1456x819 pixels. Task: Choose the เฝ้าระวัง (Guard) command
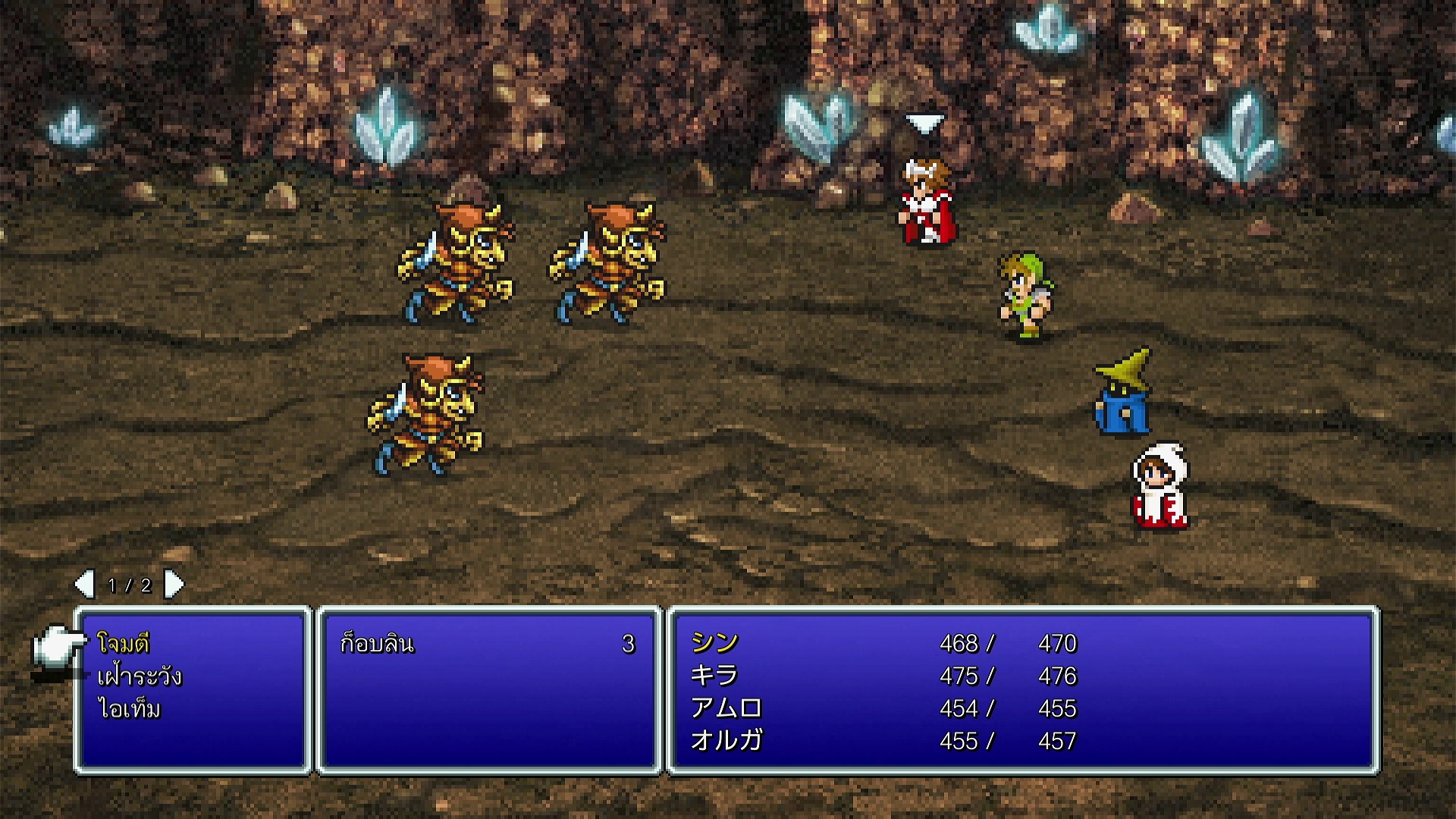(x=140, y=676)
